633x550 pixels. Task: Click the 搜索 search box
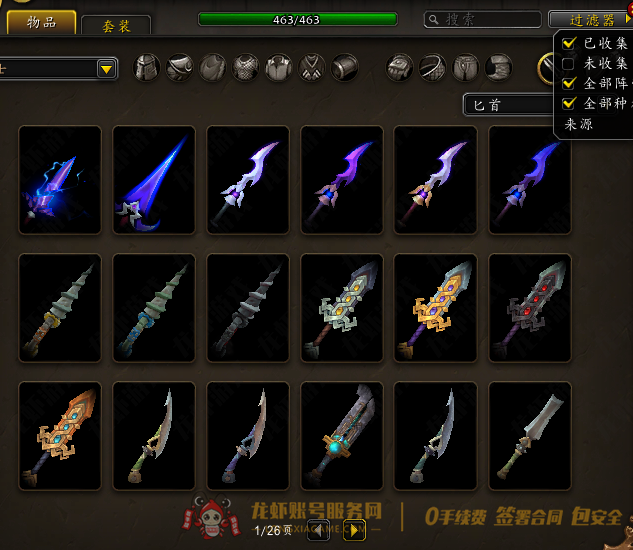click(481, 19)
